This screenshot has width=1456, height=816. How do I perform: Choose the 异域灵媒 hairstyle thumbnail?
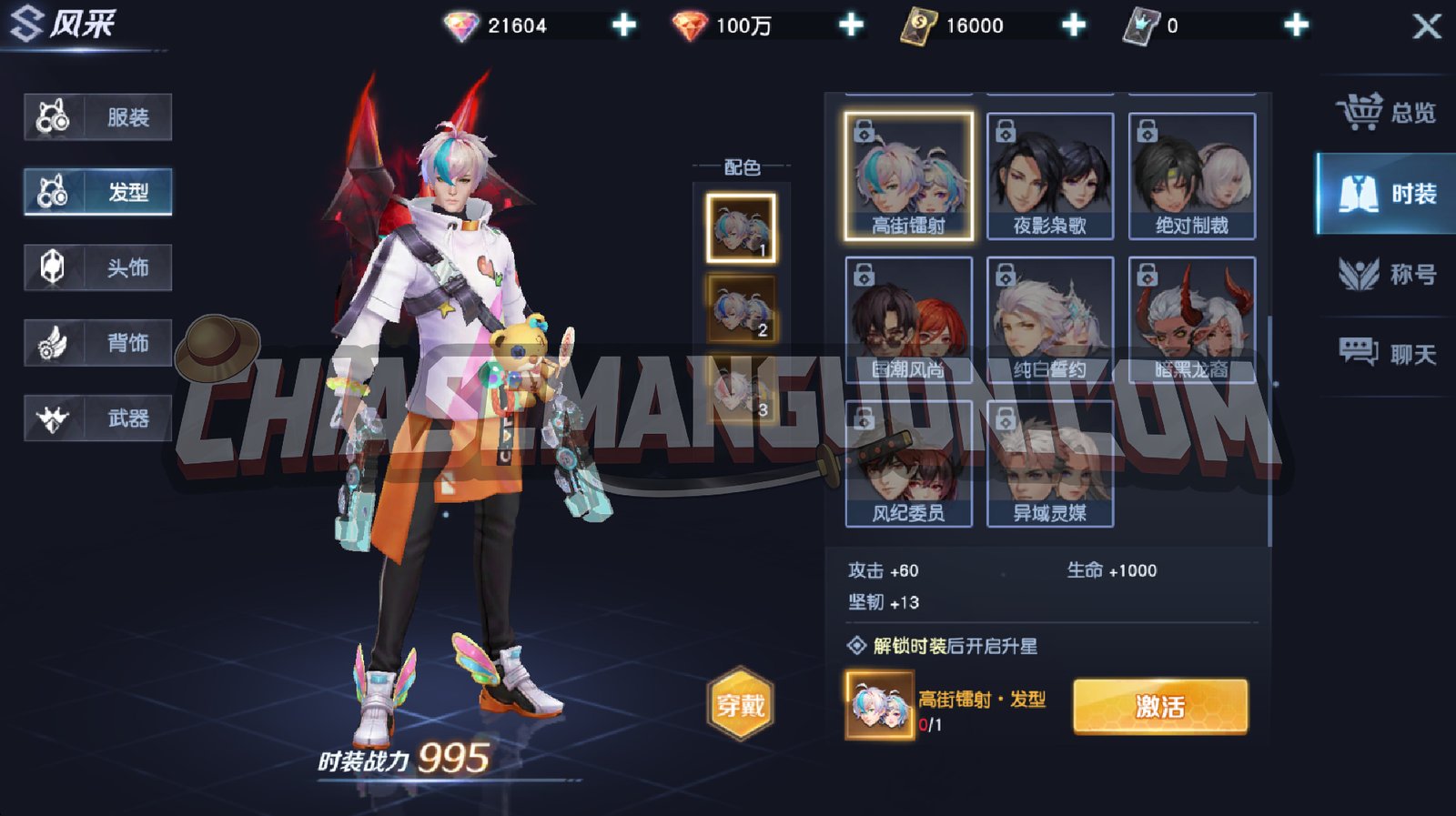tap(1050, 464)
